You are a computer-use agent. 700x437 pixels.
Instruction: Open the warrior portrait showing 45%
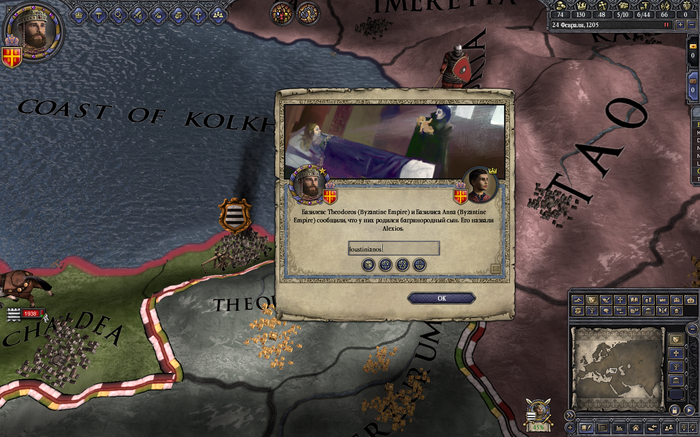[539, 413]
